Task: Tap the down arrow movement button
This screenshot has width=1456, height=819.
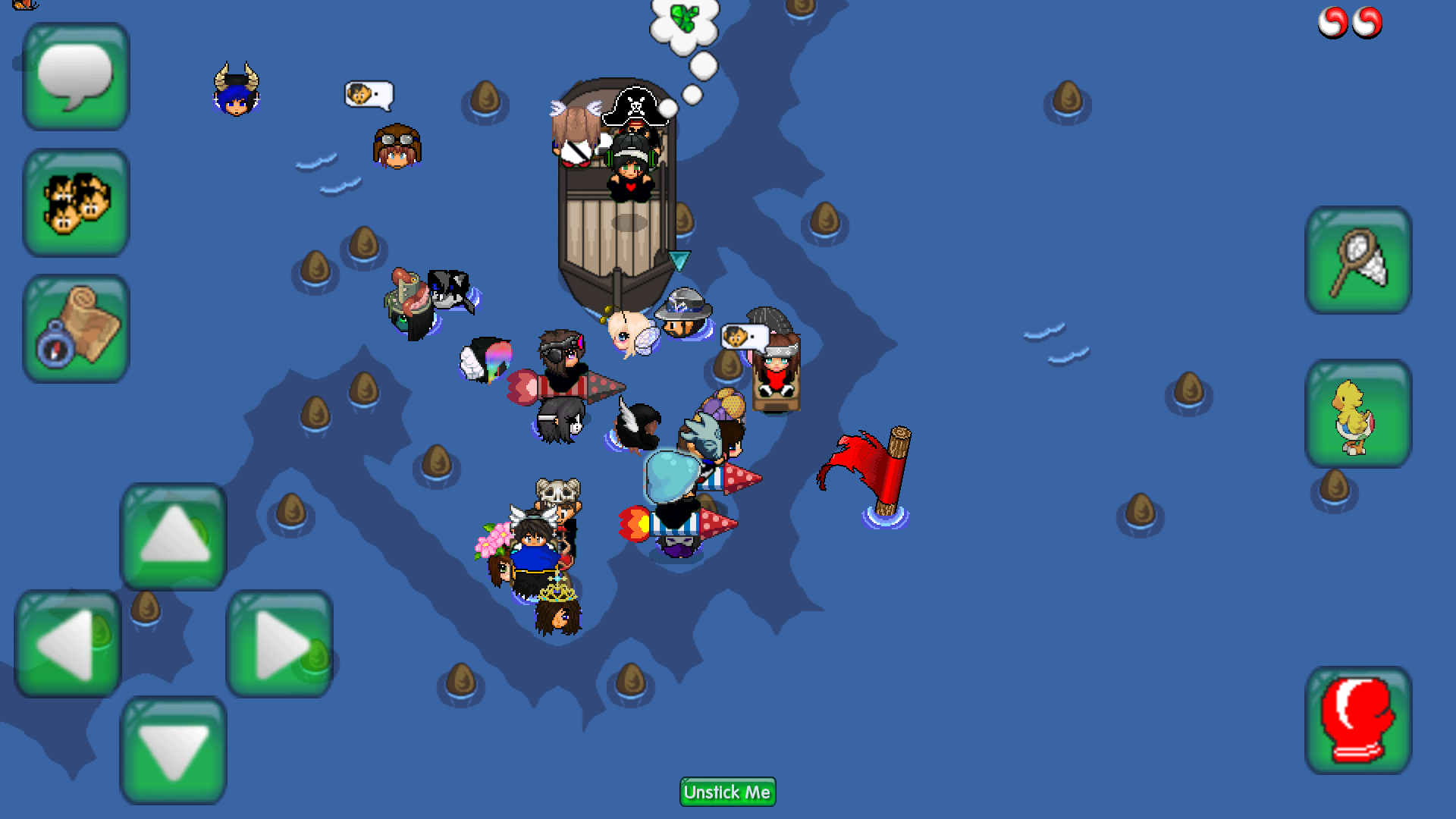Action: click(174, 750)
